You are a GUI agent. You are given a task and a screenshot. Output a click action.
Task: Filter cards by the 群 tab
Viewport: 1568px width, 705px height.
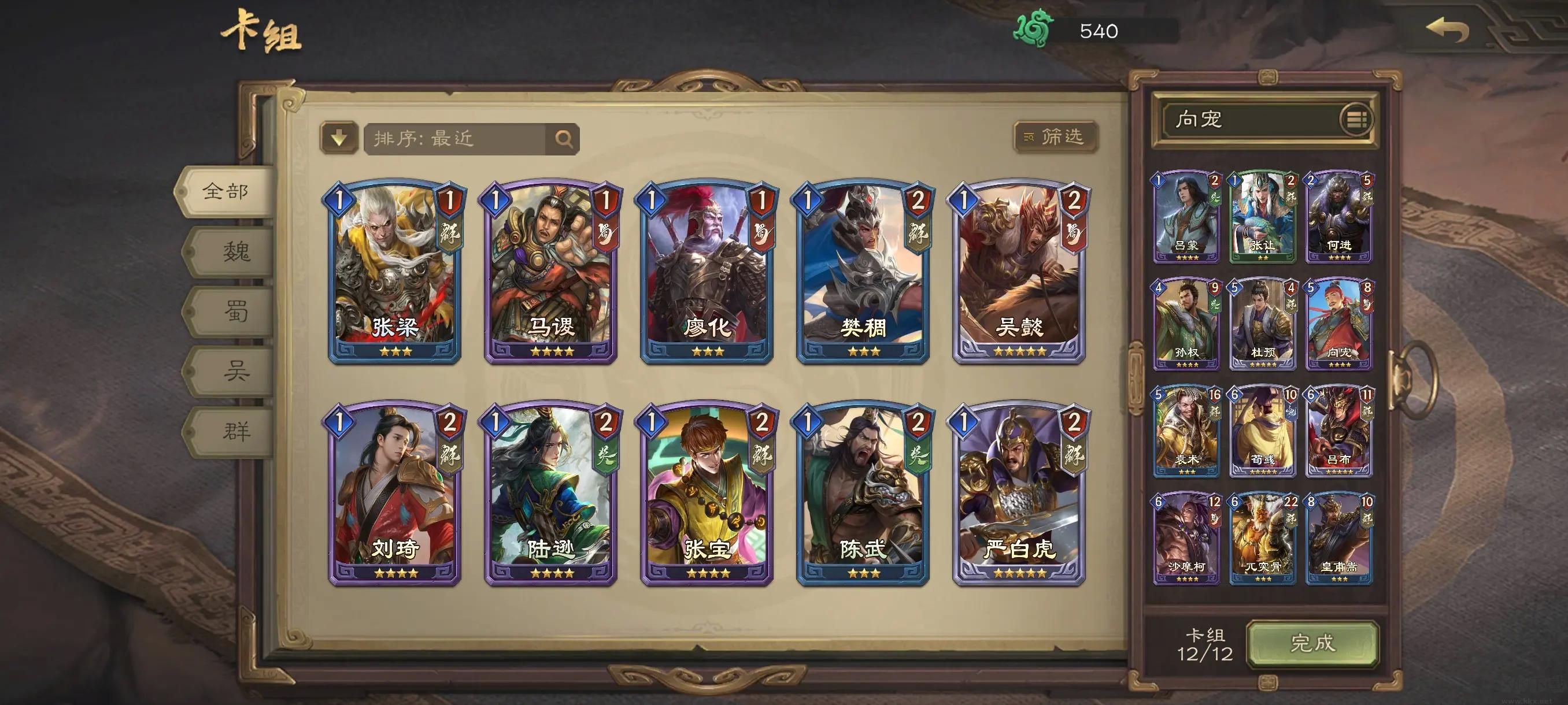[x=235, y=431]
